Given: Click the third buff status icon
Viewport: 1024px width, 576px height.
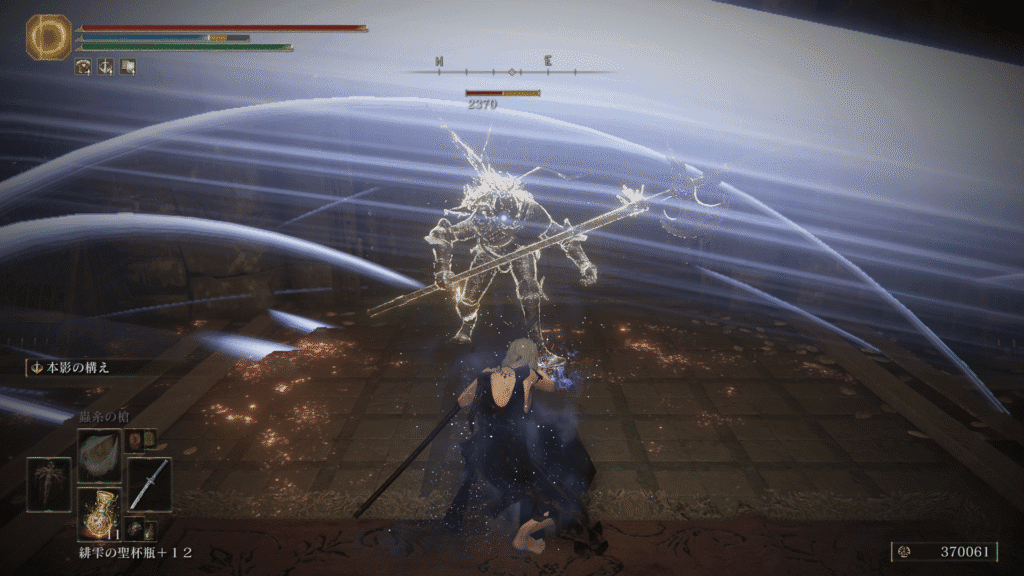Looking at the screenshot, I should tap(128, 67).
